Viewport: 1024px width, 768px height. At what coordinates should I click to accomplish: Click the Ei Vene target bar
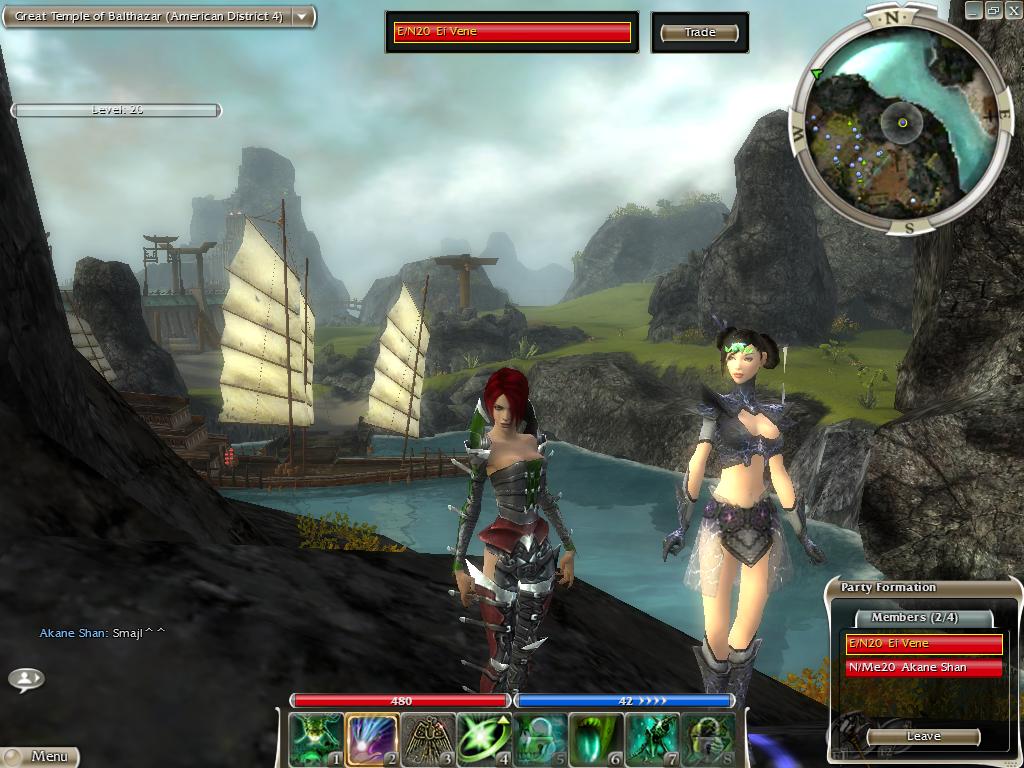click(512, 32)
